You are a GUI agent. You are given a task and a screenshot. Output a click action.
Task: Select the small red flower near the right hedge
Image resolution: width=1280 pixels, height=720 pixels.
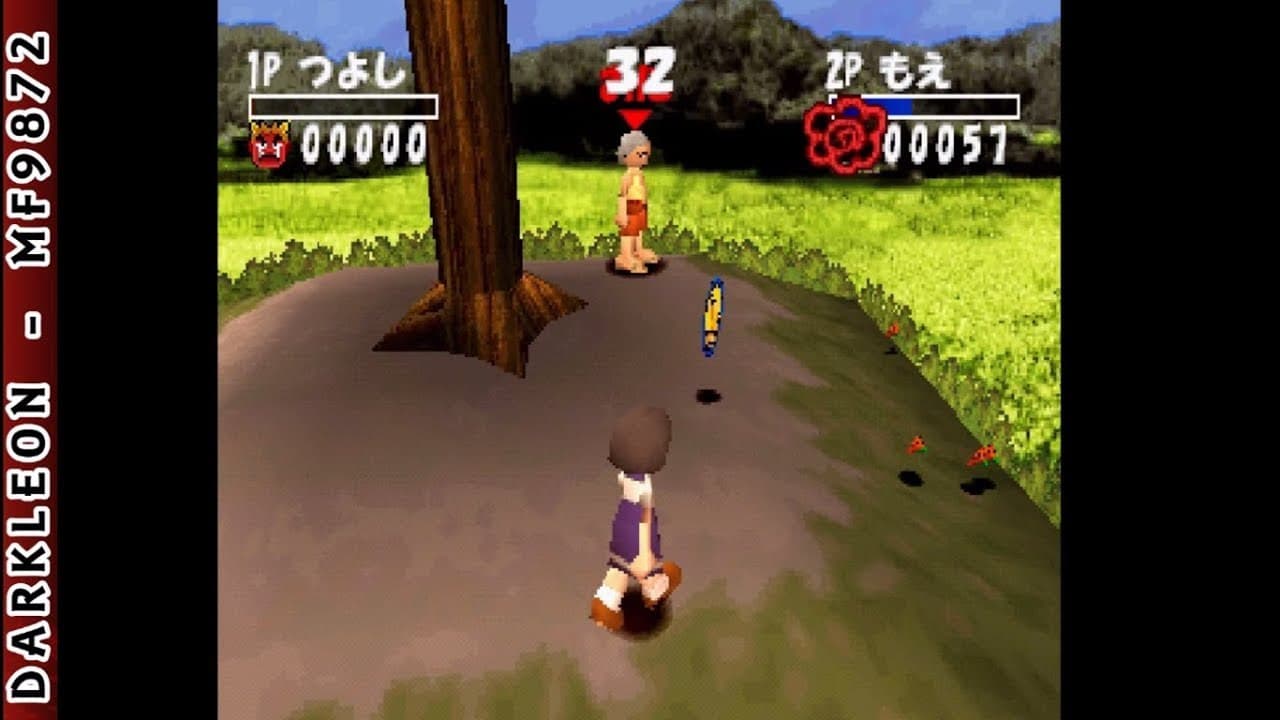tap(915, 445)
